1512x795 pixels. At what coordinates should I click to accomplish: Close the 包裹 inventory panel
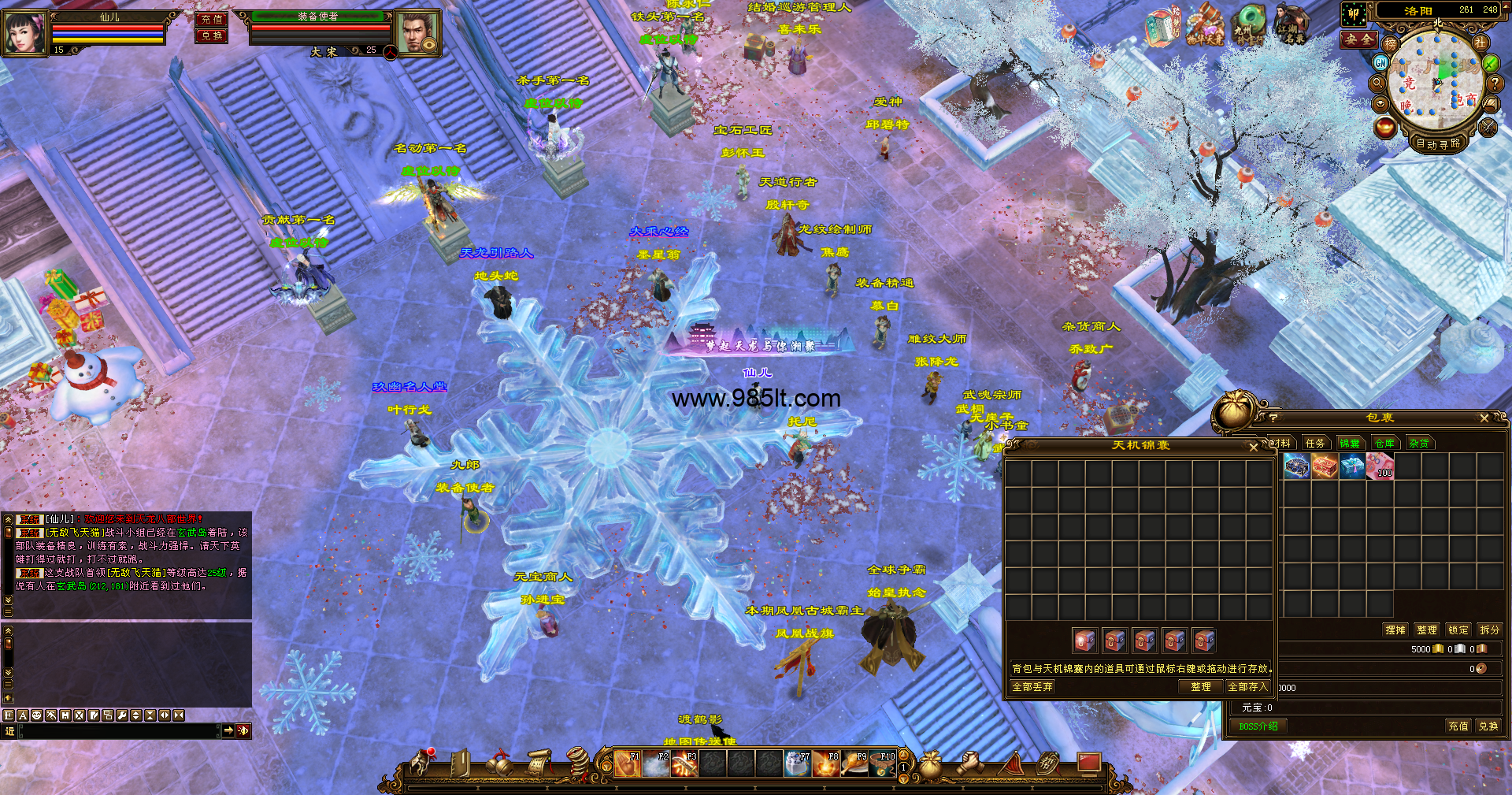coord(1484,418)
